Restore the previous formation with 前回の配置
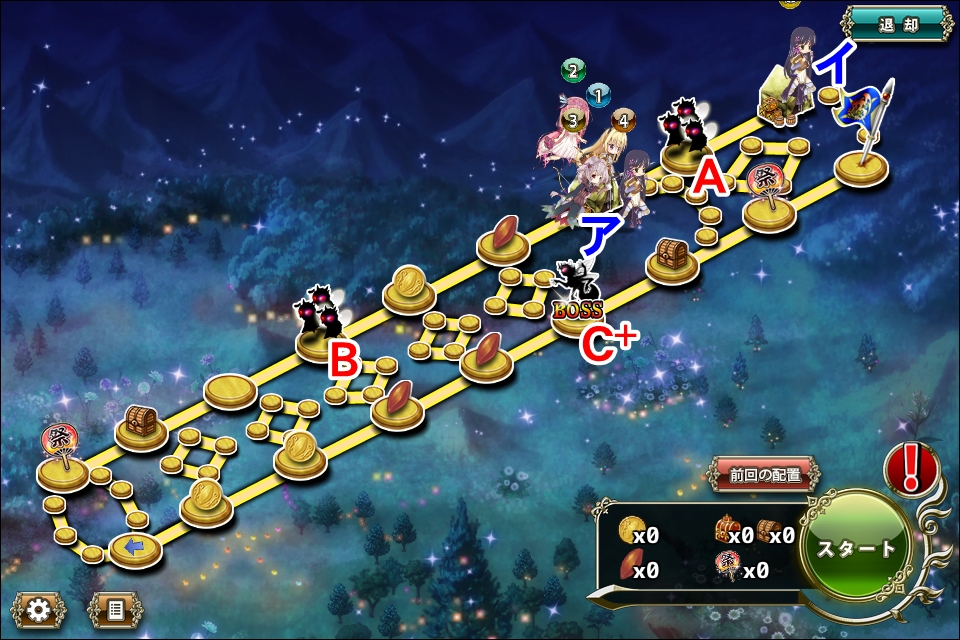Viewport: 960px width, 640px height. coord(765,475)
